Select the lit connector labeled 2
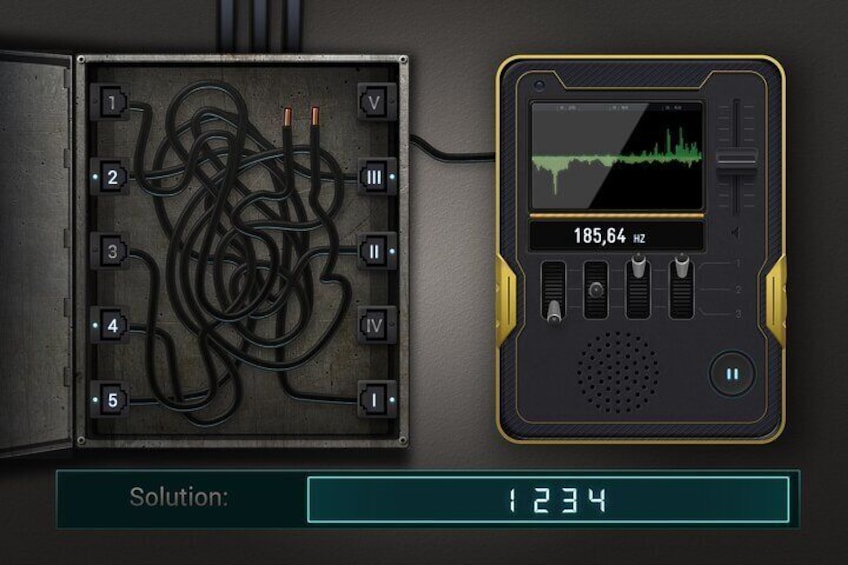Screen dimensions: 848x565 114,178
